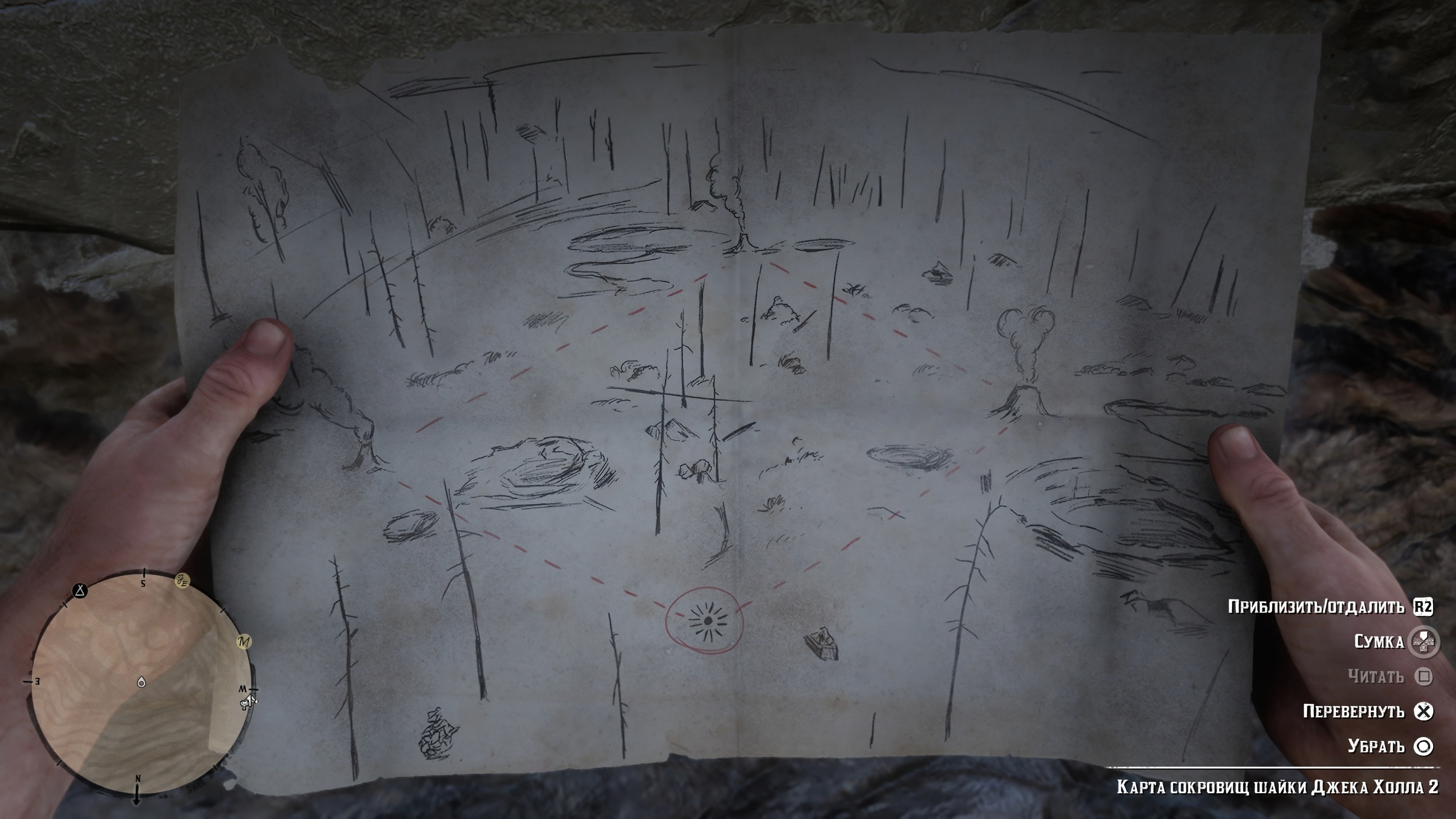Click the white horse marker on minimap edge
1456x819 pixels.
tap(248, 703)
